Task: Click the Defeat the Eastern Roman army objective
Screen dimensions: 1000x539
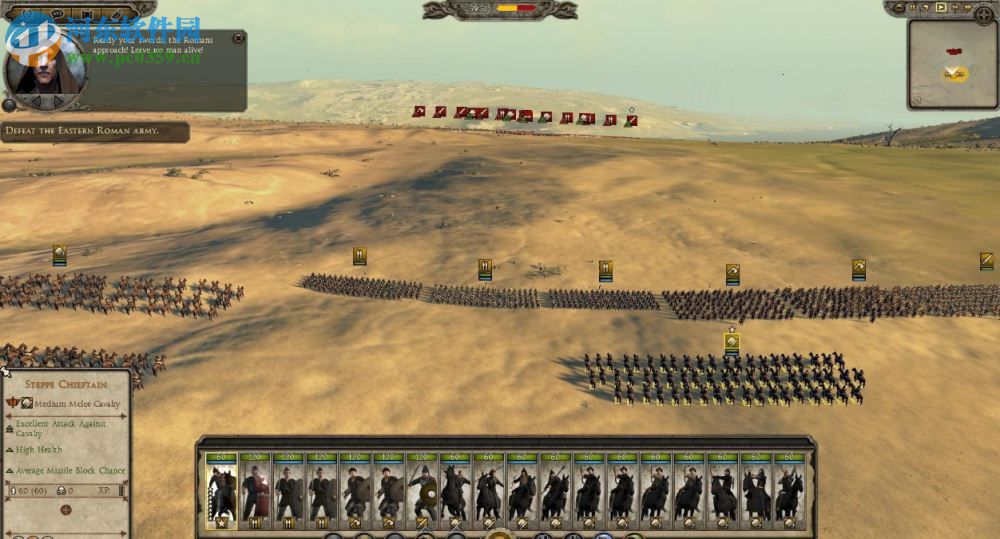Action: [95, 131]
